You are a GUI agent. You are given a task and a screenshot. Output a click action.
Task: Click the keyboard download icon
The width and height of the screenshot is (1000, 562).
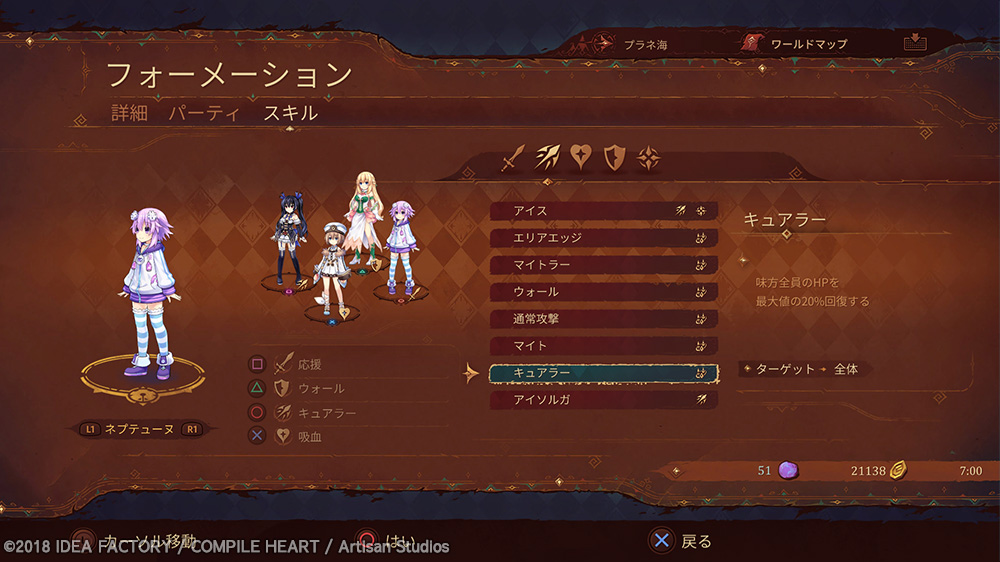click(x=913, y=43)
